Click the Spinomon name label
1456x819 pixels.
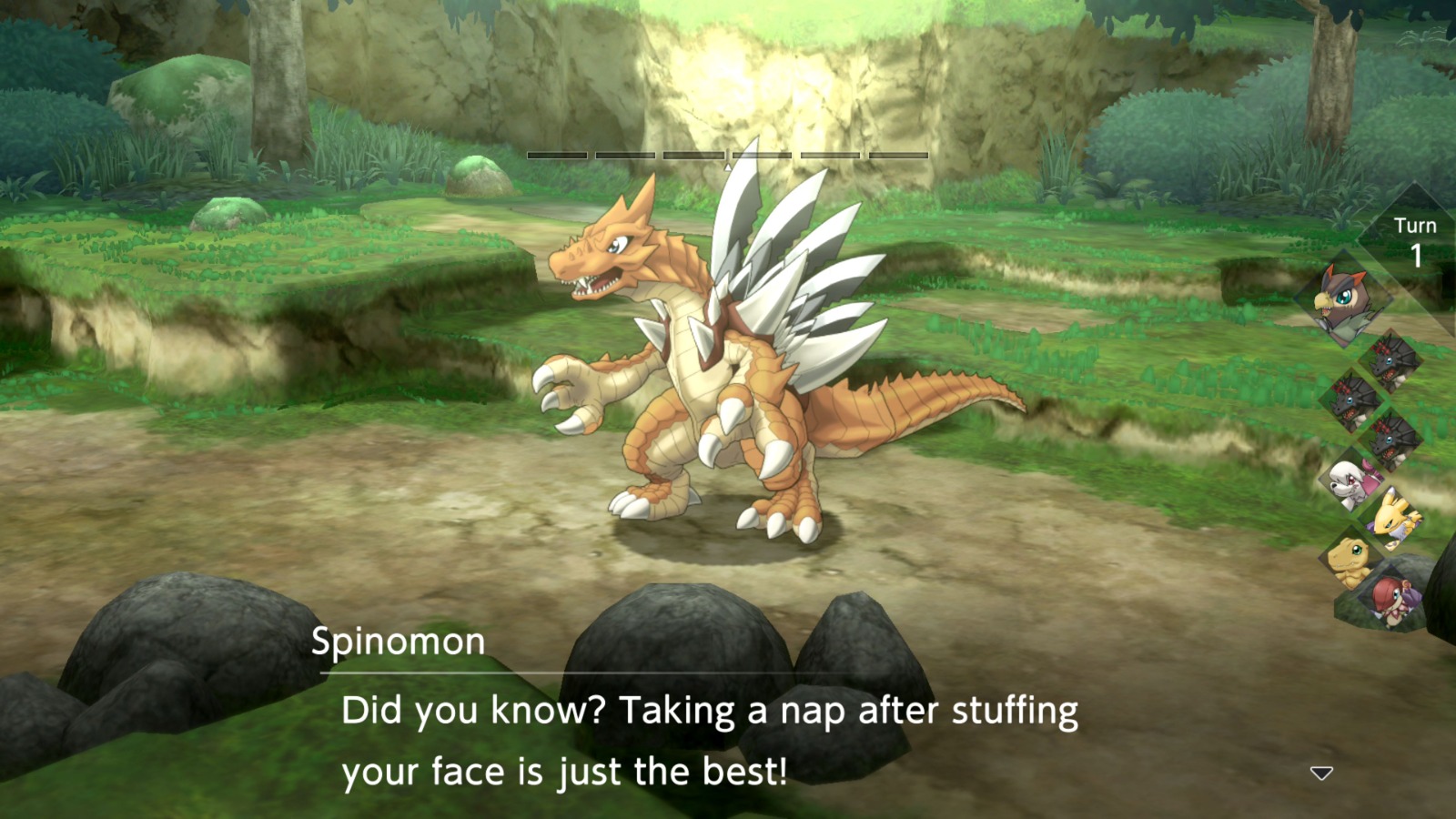pyautogui.click(x=395, y=643)
